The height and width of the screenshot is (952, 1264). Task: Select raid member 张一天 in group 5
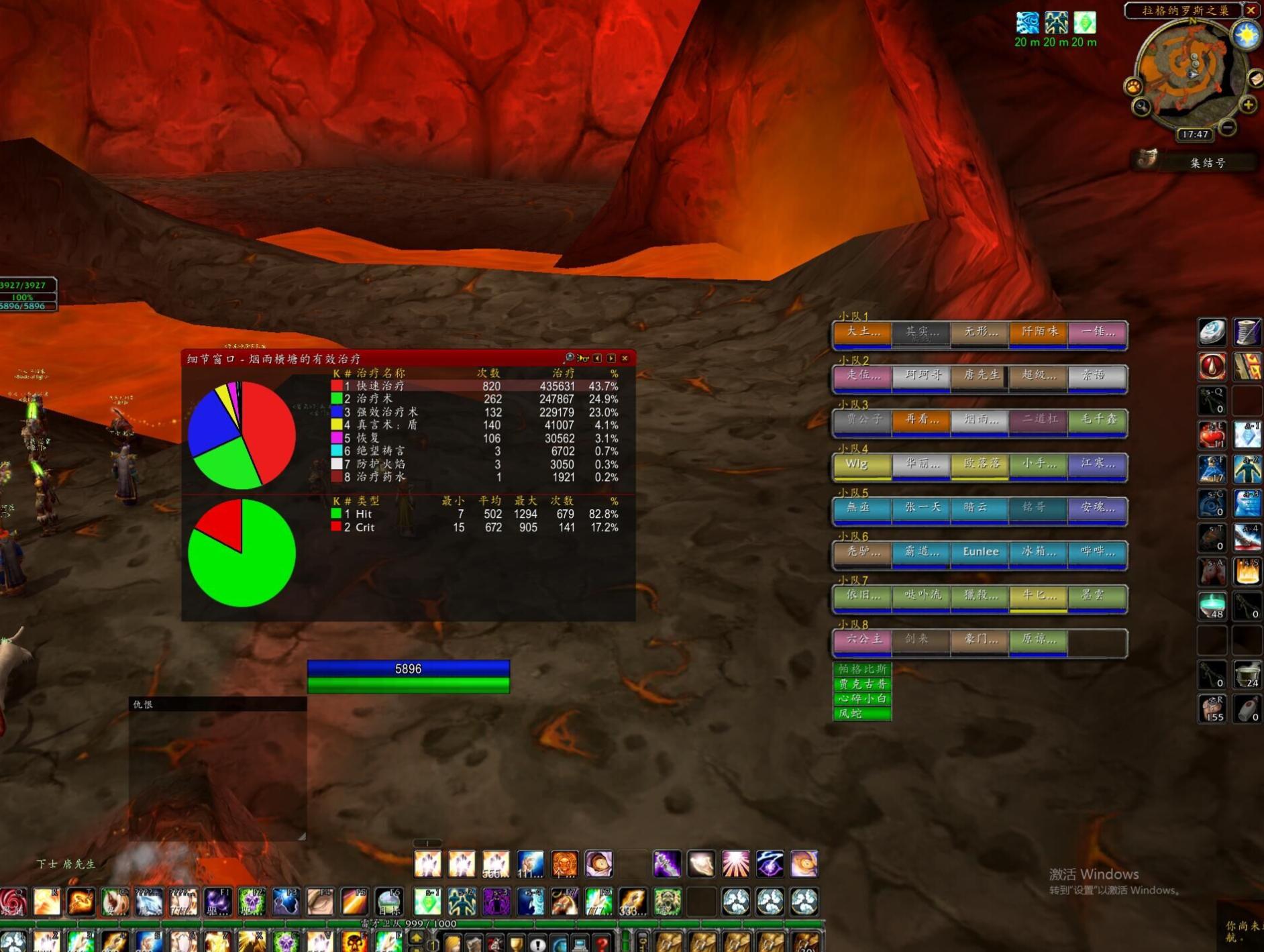point(920,509)
